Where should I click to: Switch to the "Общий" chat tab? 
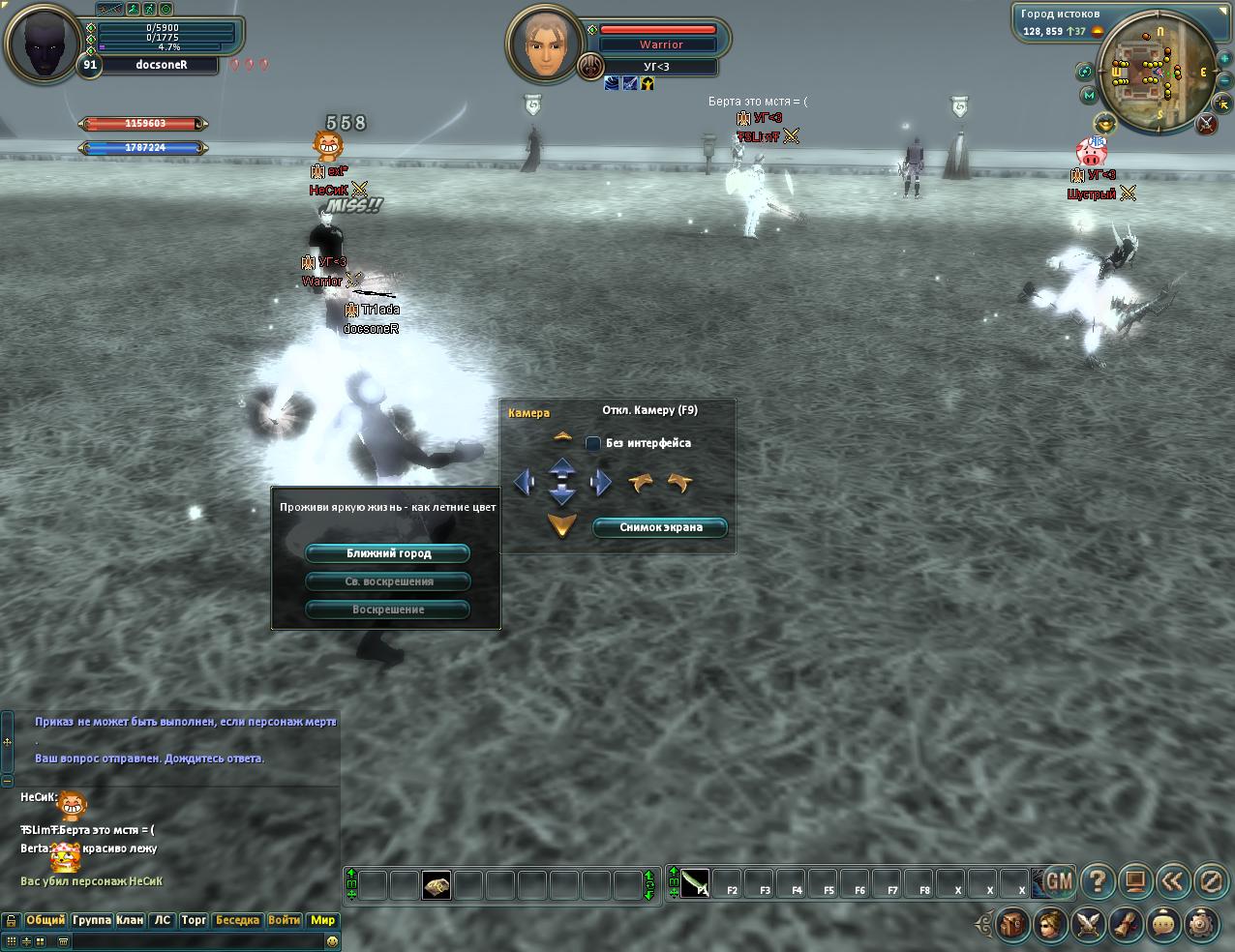(x=45, y=920)
